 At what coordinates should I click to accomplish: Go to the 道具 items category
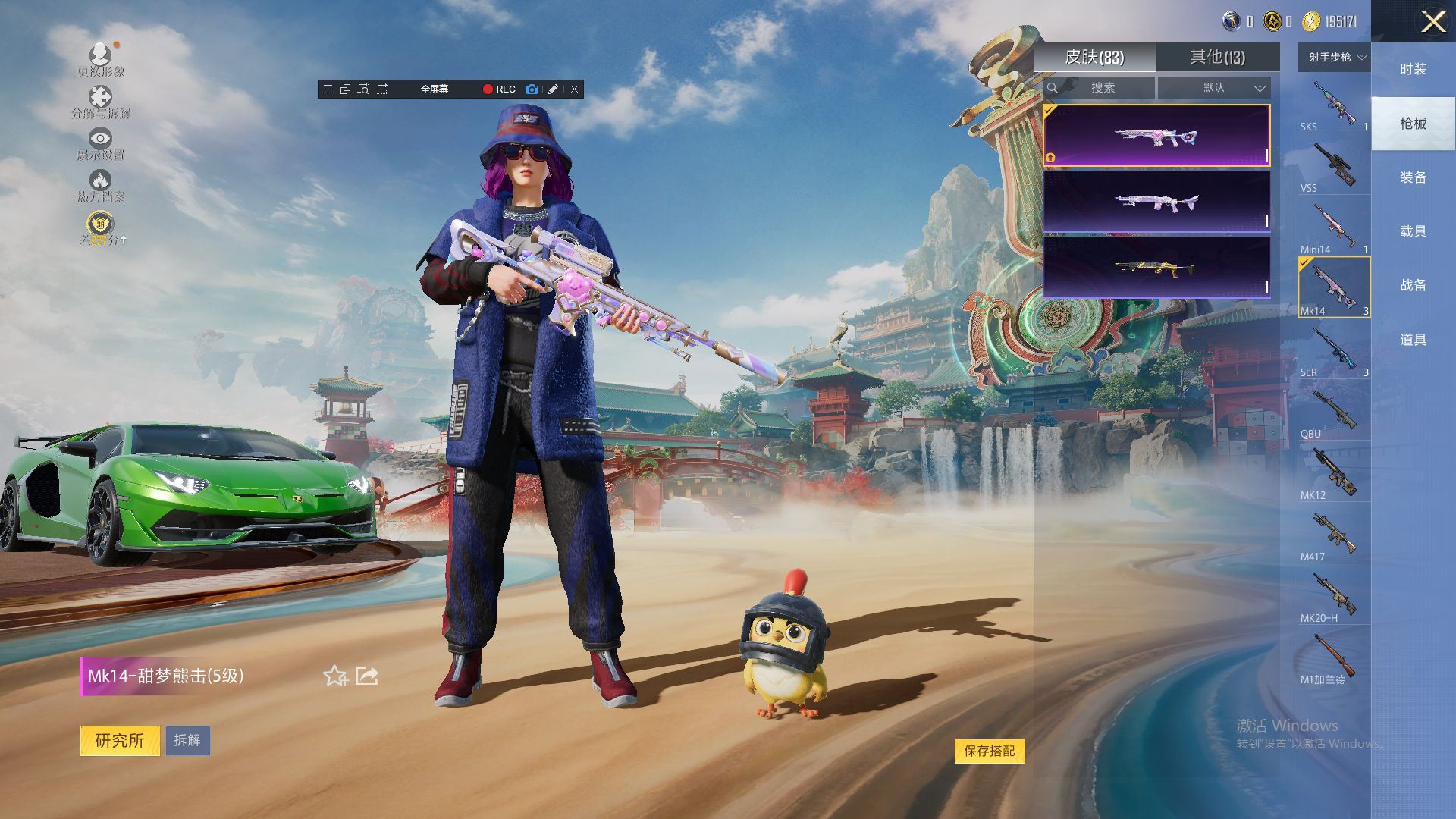1413,340
